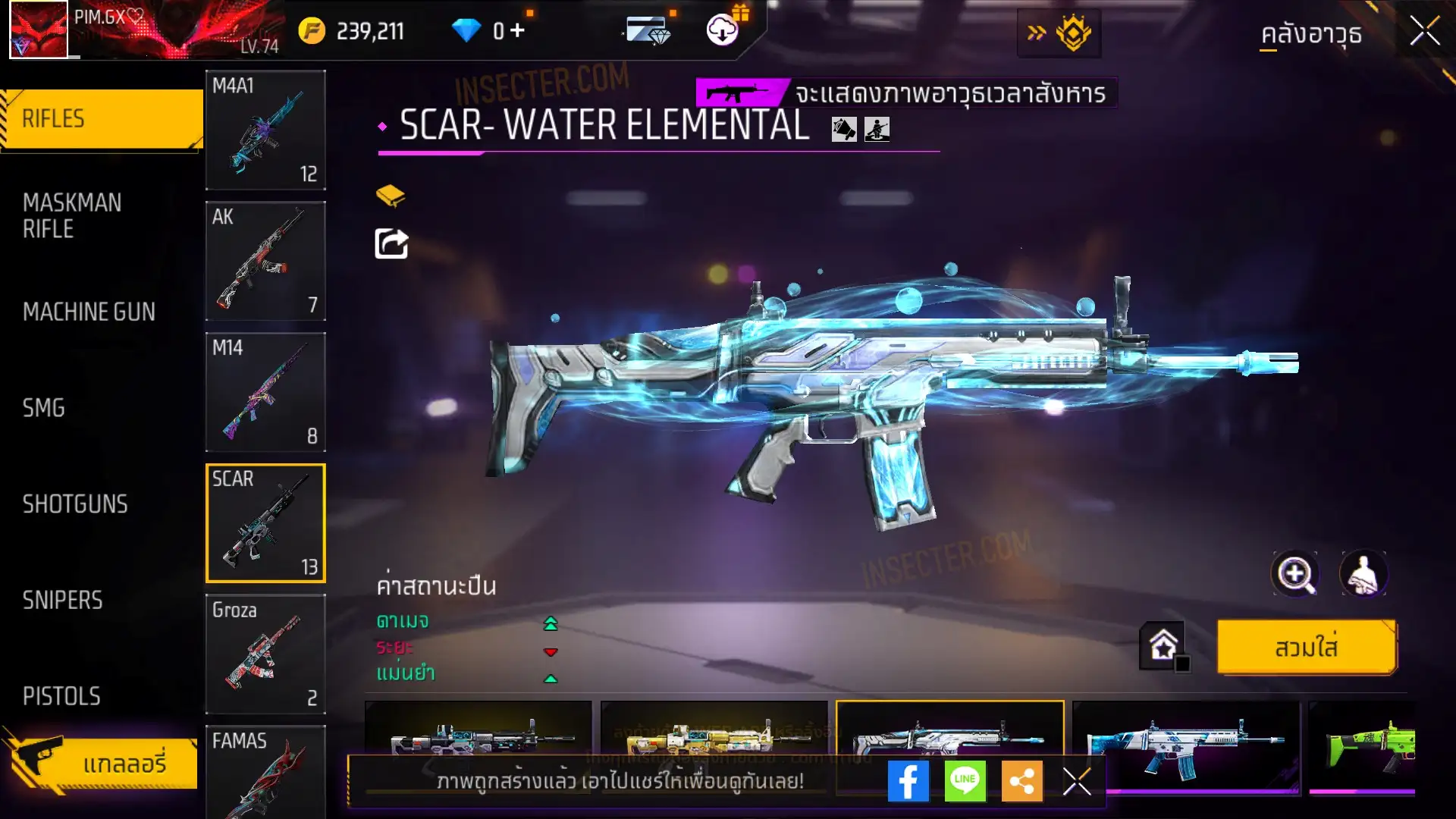Select the Groza weapon tile
The width and height of the screenshot is (1456, 819).
(265, 654)
